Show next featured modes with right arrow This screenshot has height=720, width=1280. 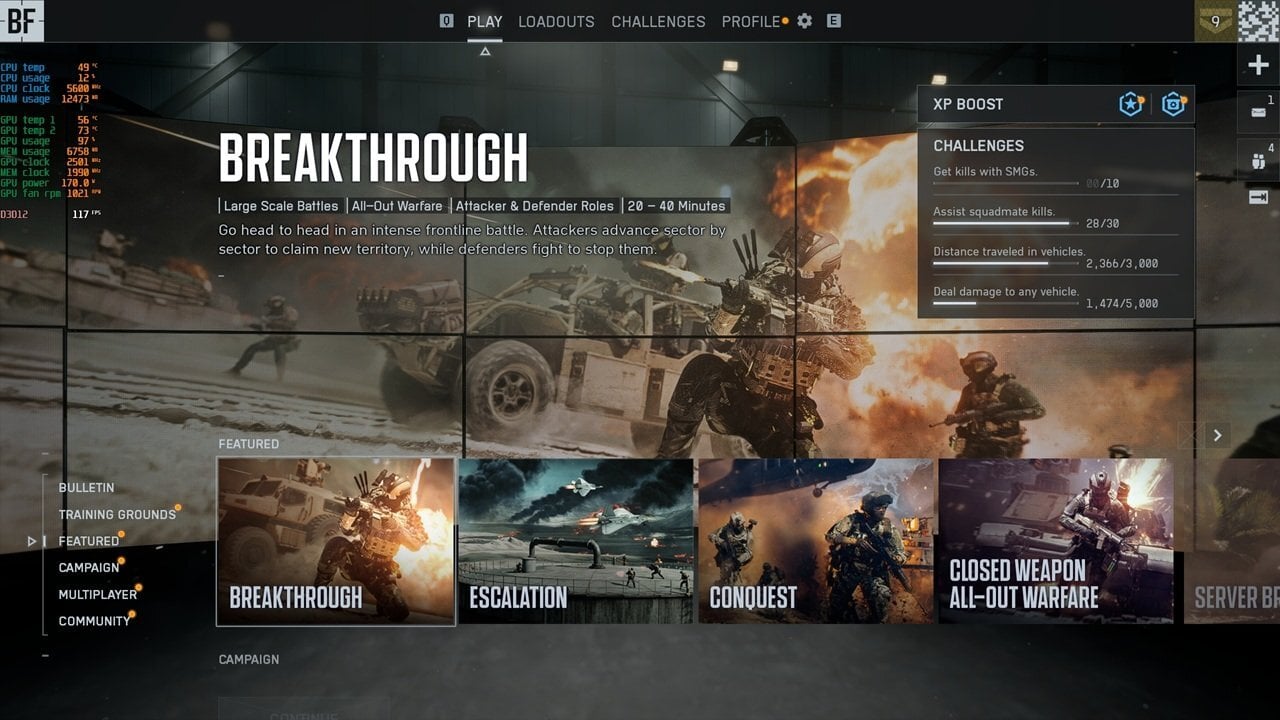(1217, 435)
